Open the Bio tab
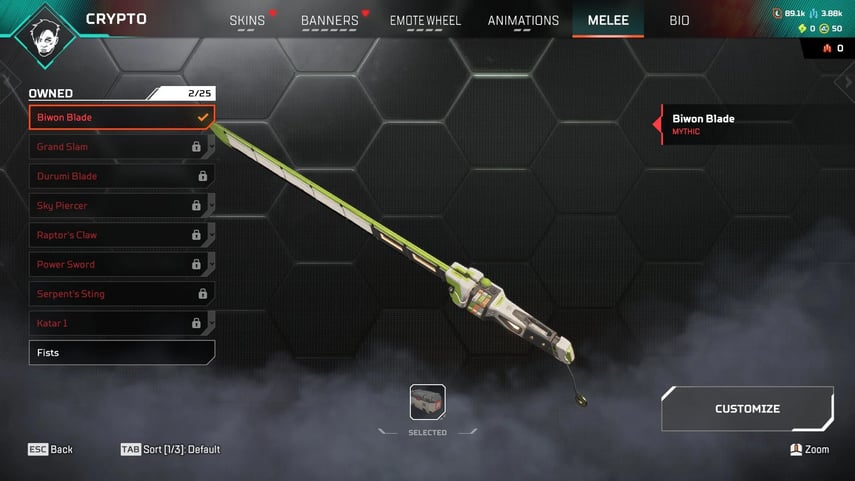 (x=679, y=20)
